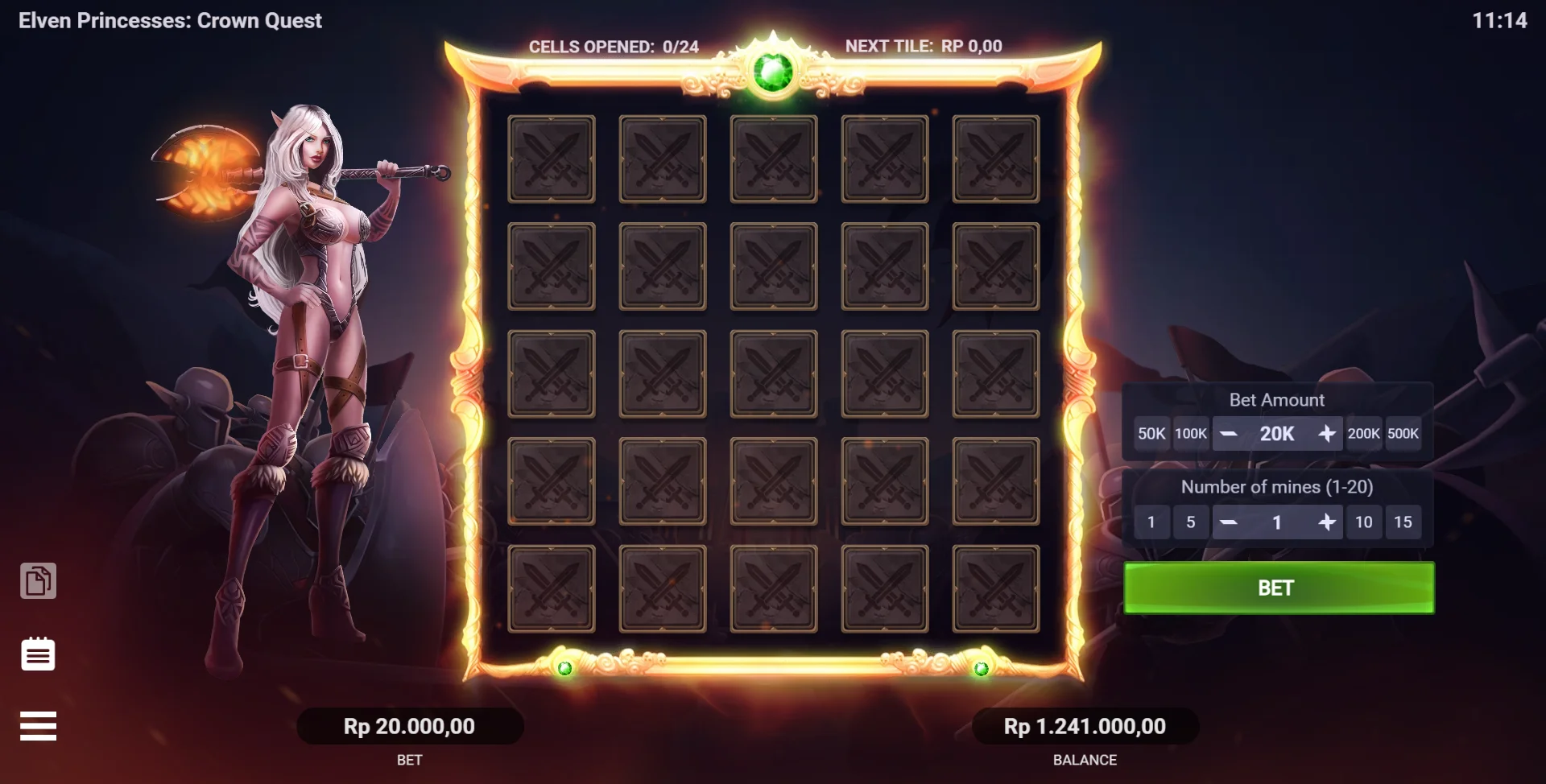
Task: Click the plus icon under Bet Amount
Action: click(1329, 433)
